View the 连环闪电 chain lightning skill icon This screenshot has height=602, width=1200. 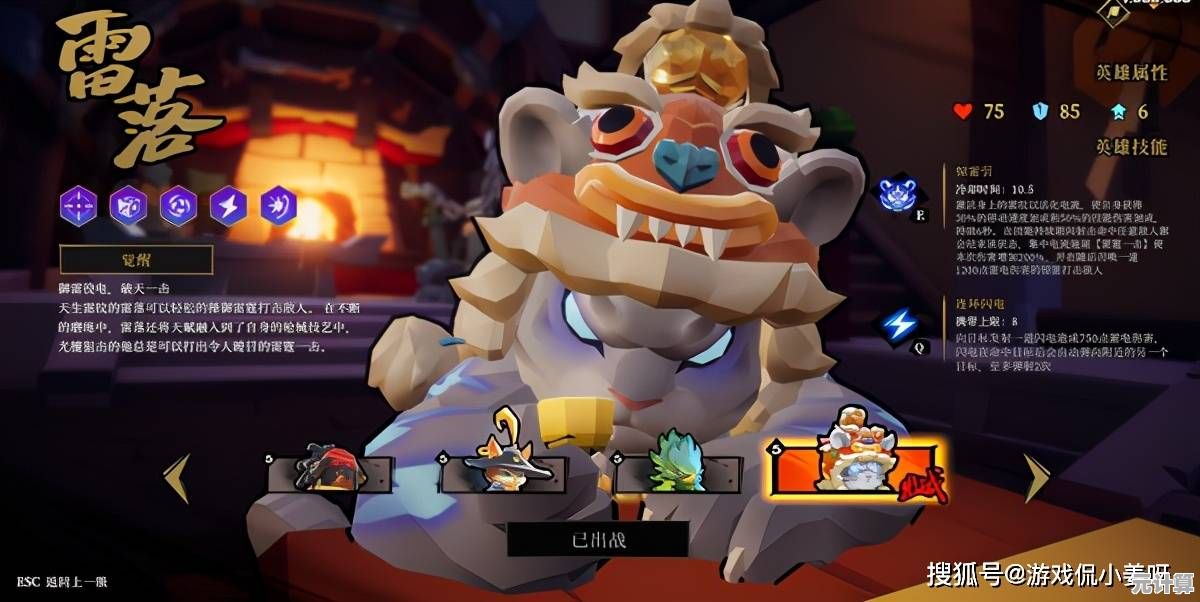tap(901, 324)
